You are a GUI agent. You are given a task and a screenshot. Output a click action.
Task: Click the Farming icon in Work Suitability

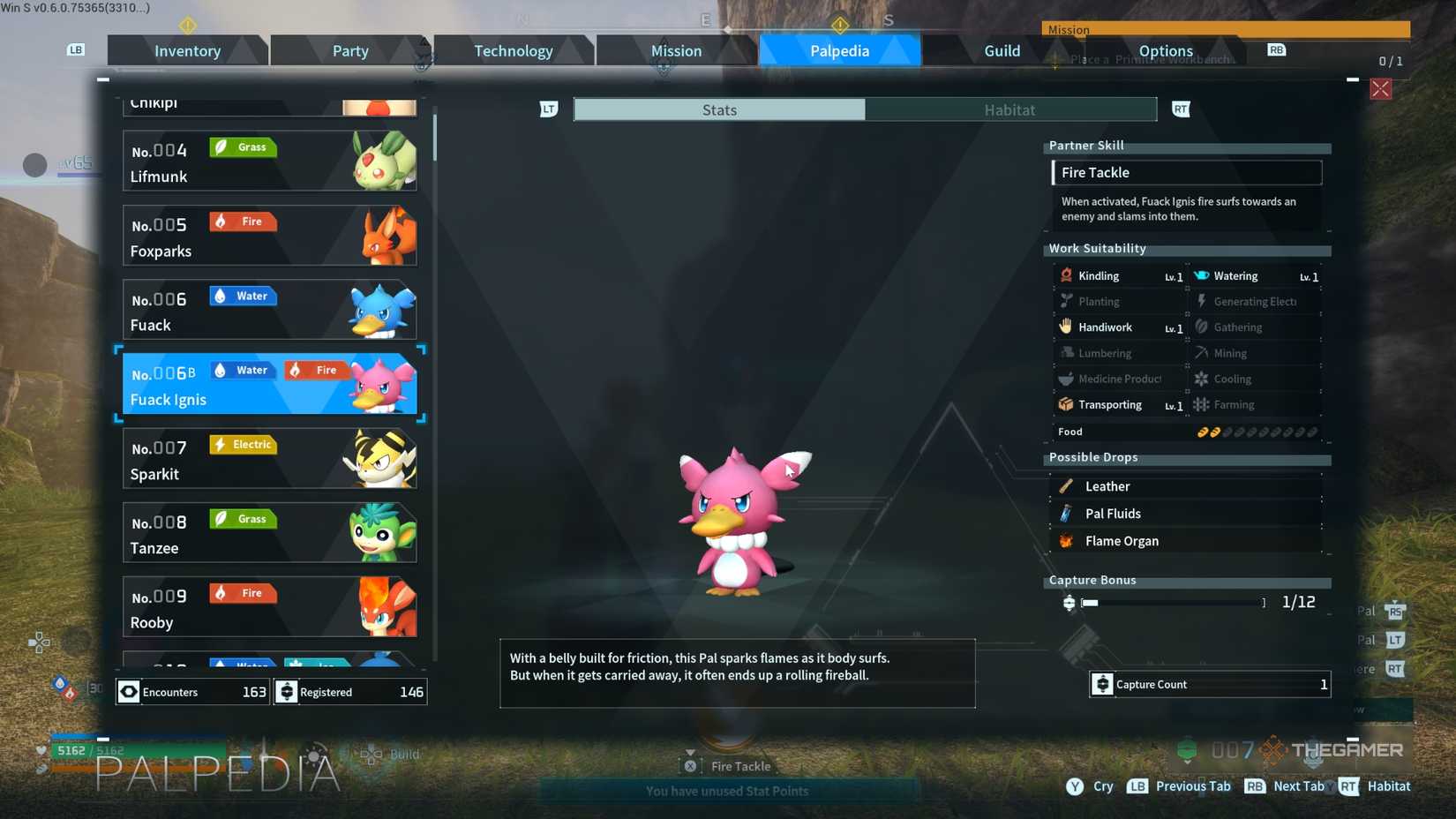coord(1201,404)
